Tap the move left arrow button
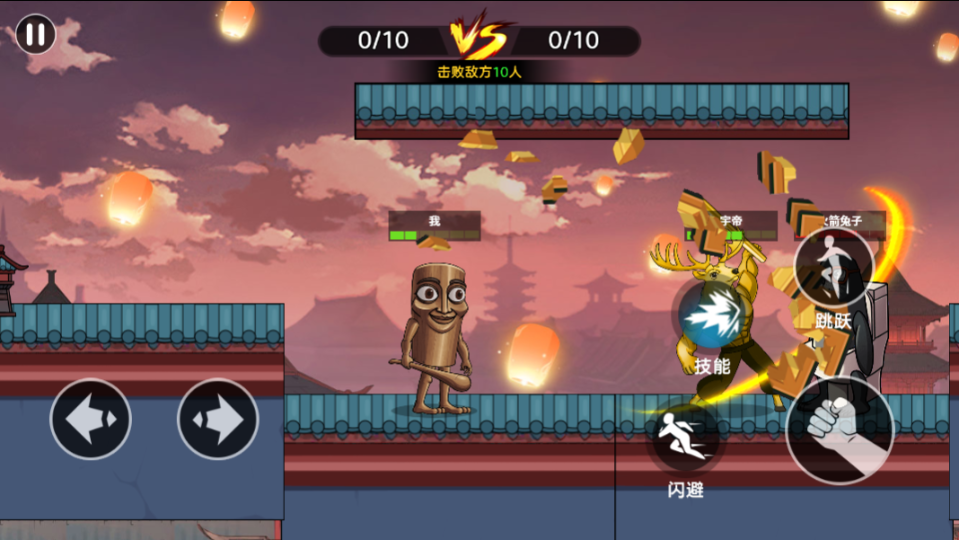Viewport: 959px width, 540px height. click(x=91, y=418)
